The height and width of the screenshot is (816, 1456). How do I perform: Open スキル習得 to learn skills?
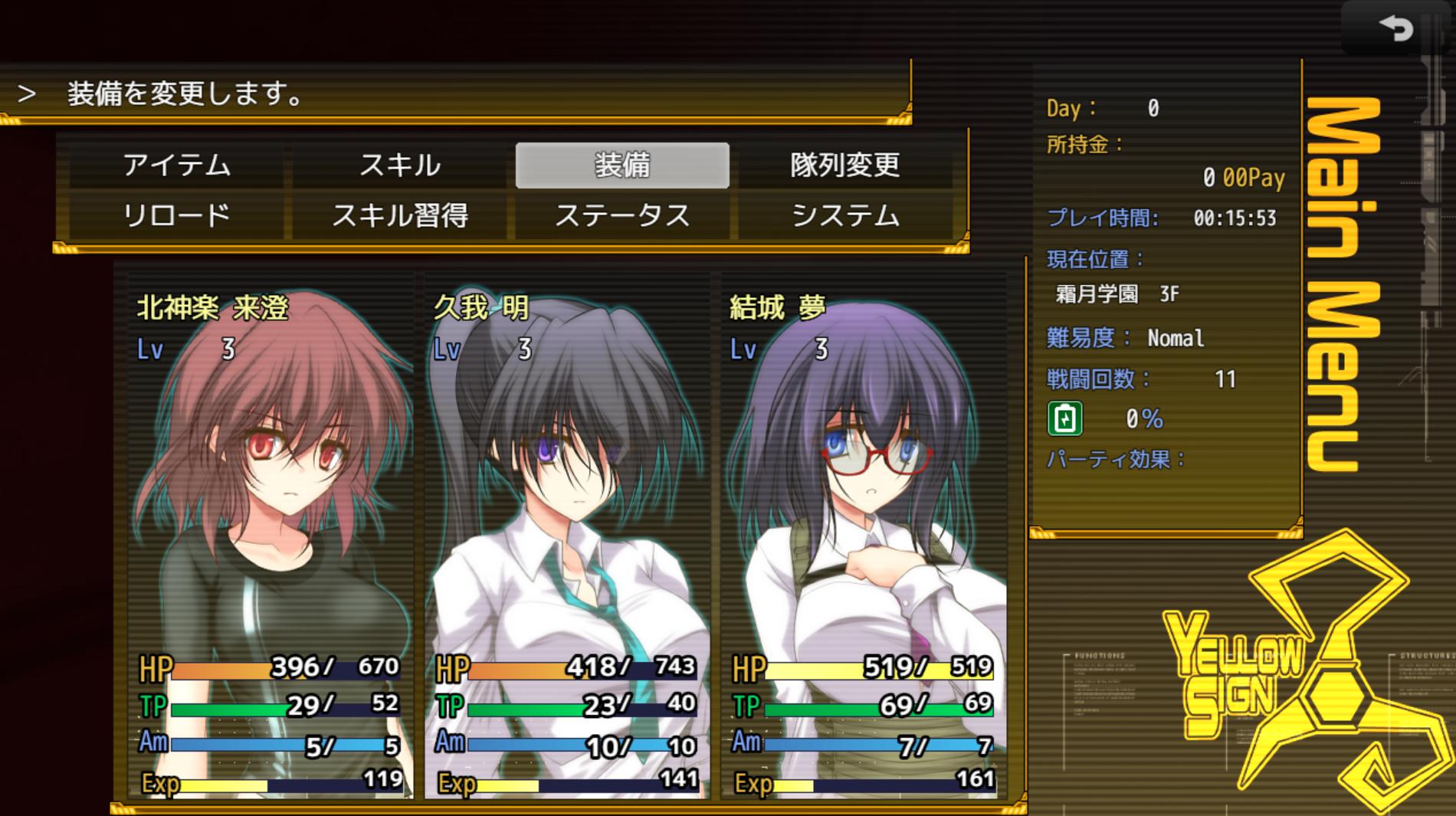click(399, 216)
